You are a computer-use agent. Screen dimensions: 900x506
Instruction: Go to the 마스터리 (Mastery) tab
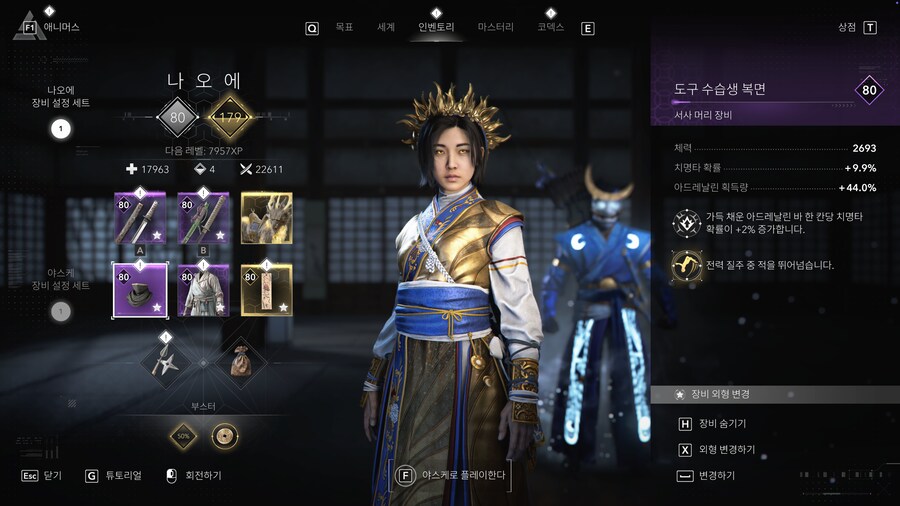(496, 28)
